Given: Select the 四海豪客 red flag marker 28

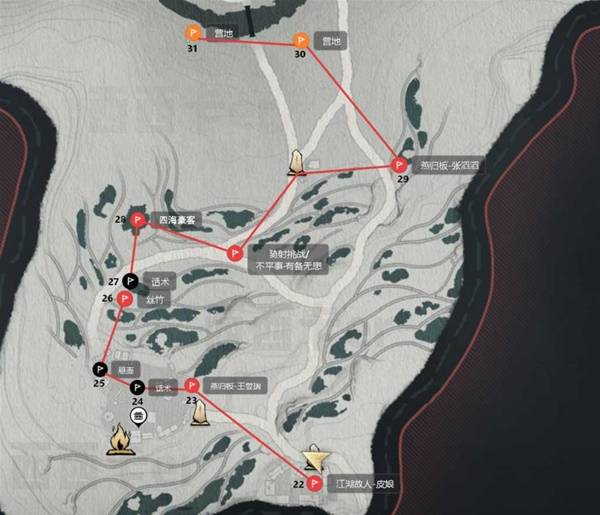Looking at the screenshot, I should [137, 221].
